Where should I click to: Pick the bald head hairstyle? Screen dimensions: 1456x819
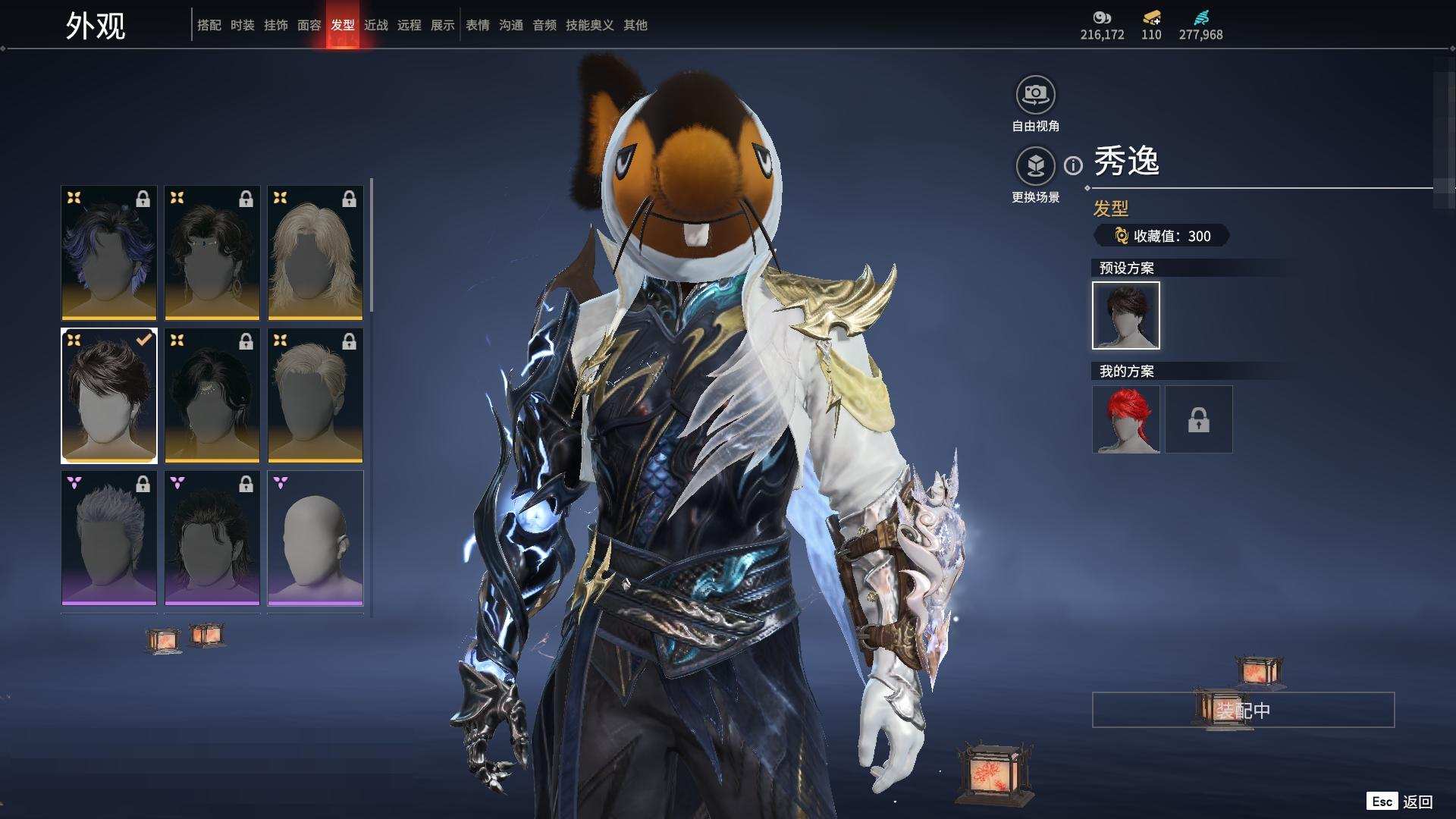click(315, 538)
